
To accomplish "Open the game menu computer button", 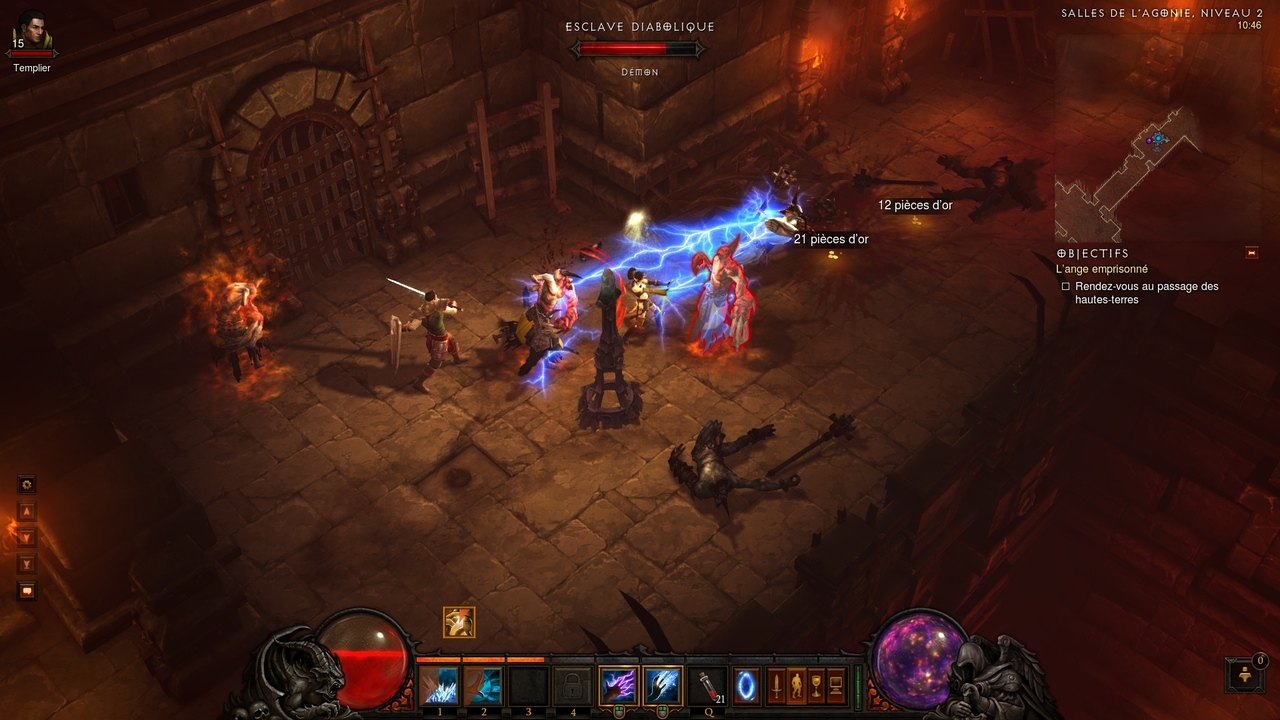I will 836,686.
